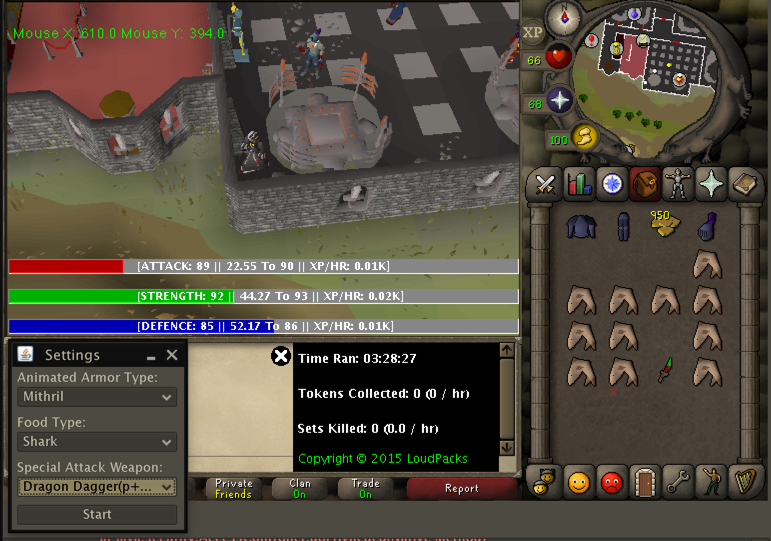Image resolution: width=771 pixels, height=541 pixels.
Task: Open the Combat Options crossed-swords tab
Action: [x=545, y=184]
